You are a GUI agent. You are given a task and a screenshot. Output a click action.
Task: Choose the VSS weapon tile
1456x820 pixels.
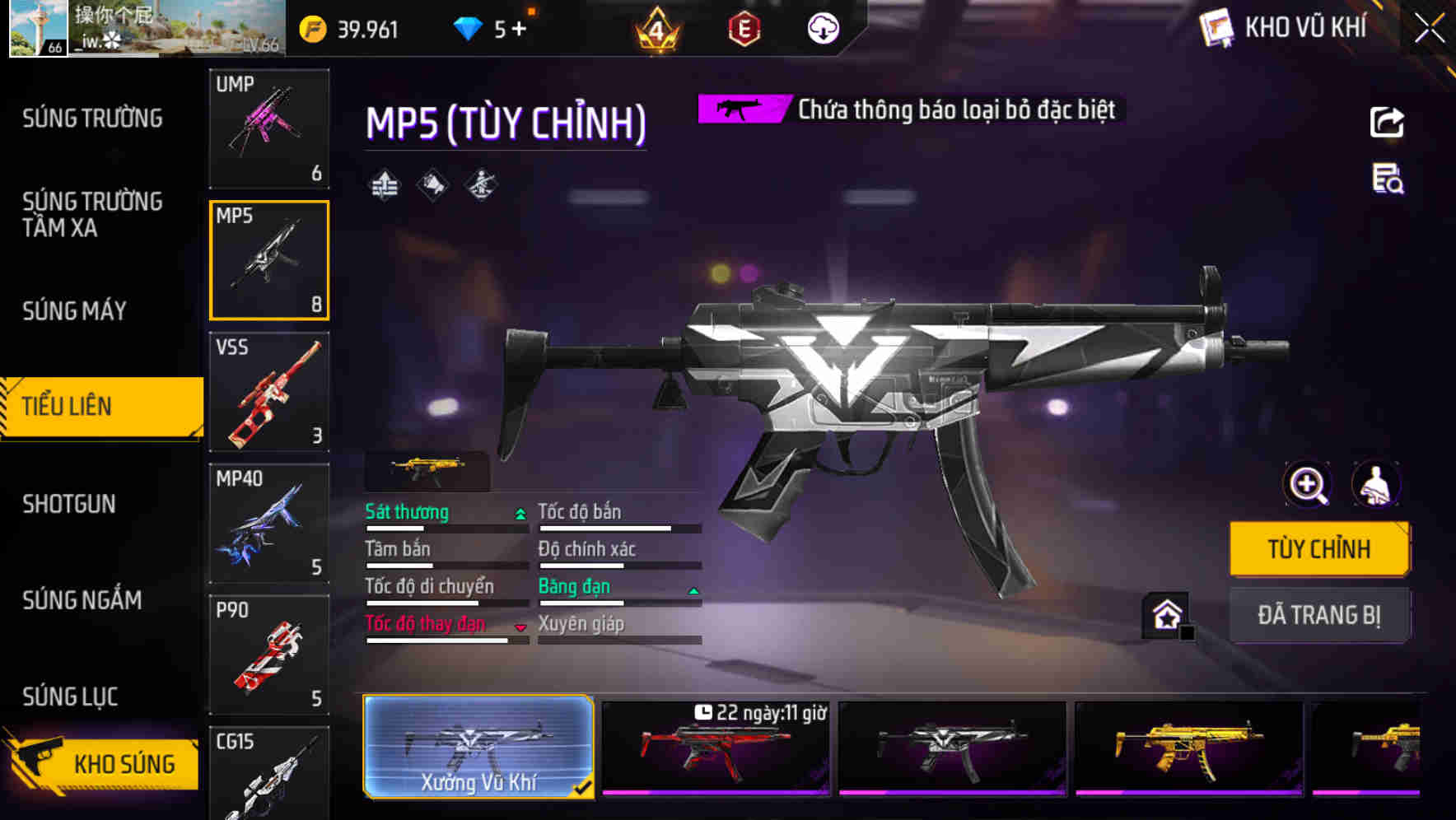pyautogui.click(x=269, y=392)
